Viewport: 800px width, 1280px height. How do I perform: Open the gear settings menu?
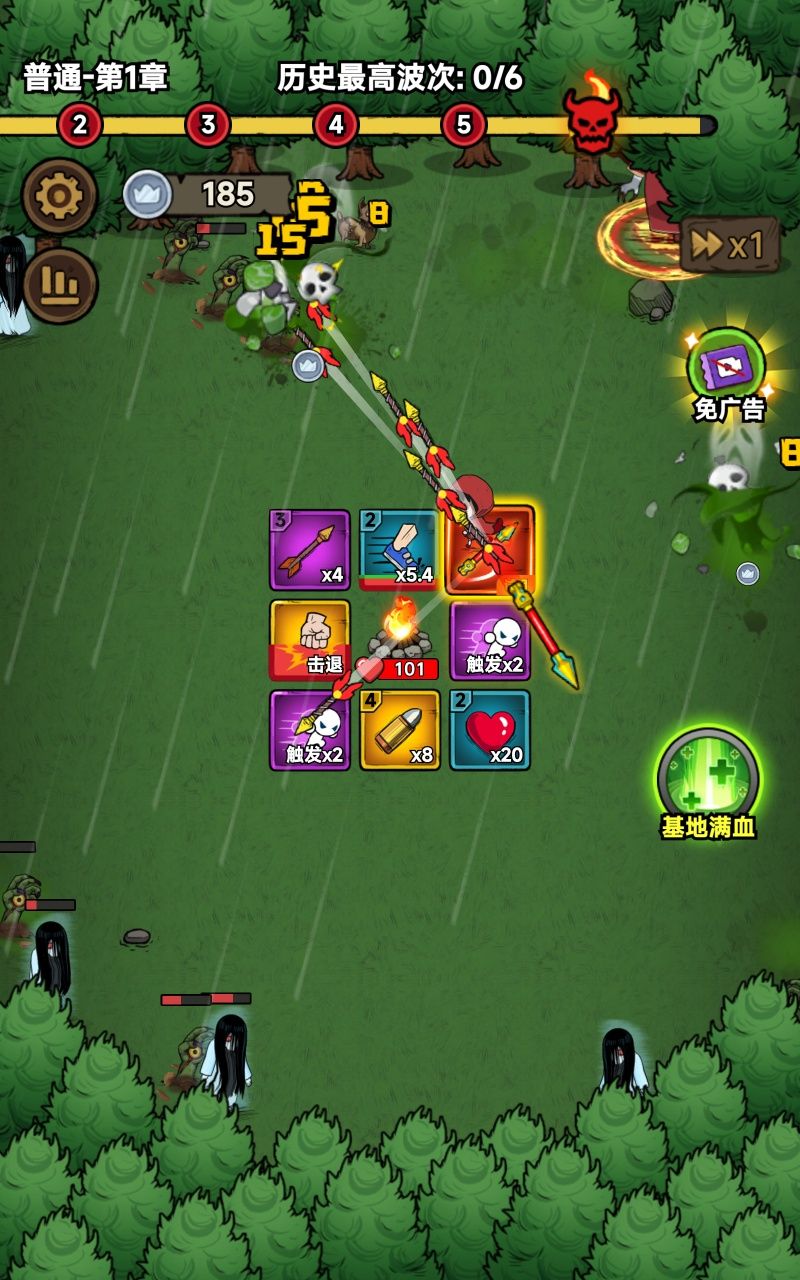tap(59, 197)
